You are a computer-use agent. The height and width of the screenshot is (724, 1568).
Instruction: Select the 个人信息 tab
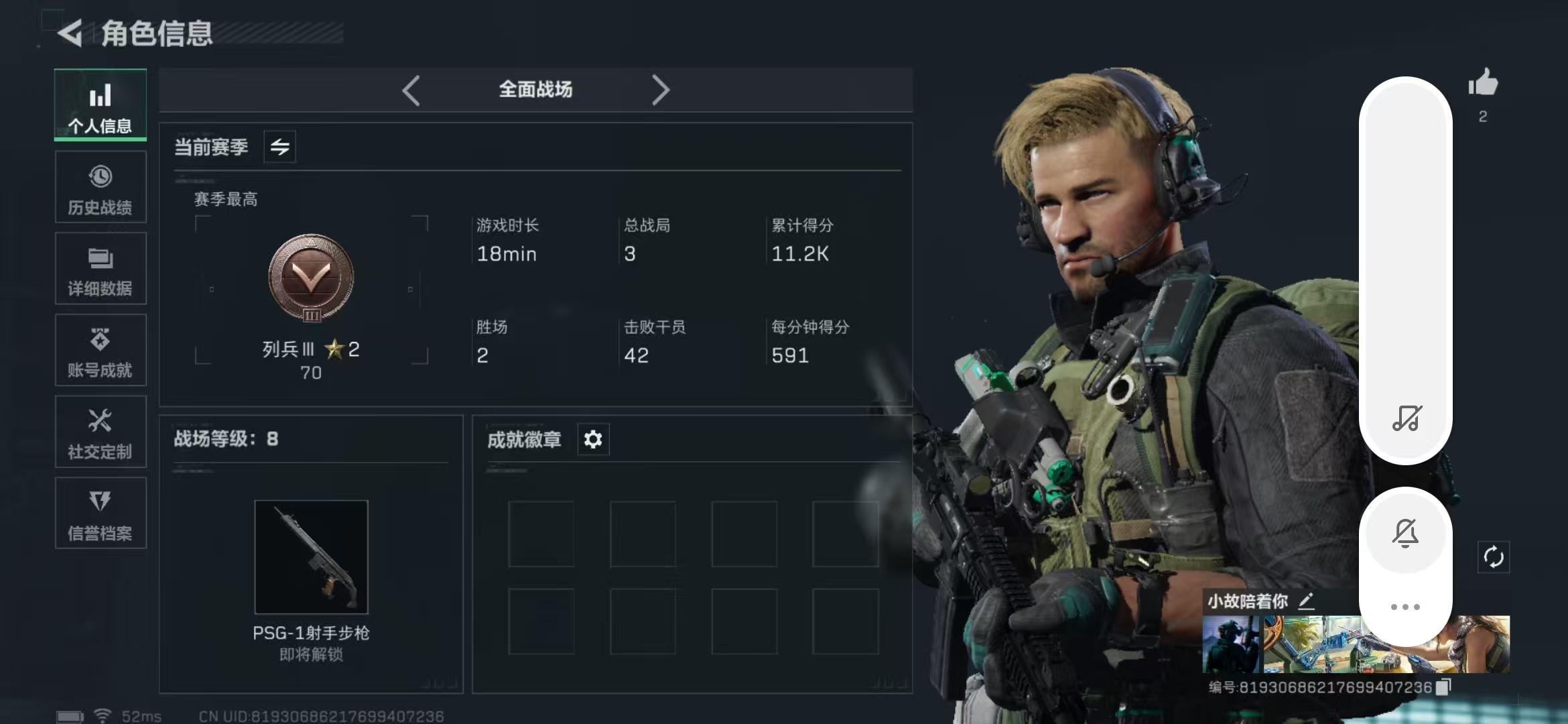pyautogui.click(x=101, y=105)
